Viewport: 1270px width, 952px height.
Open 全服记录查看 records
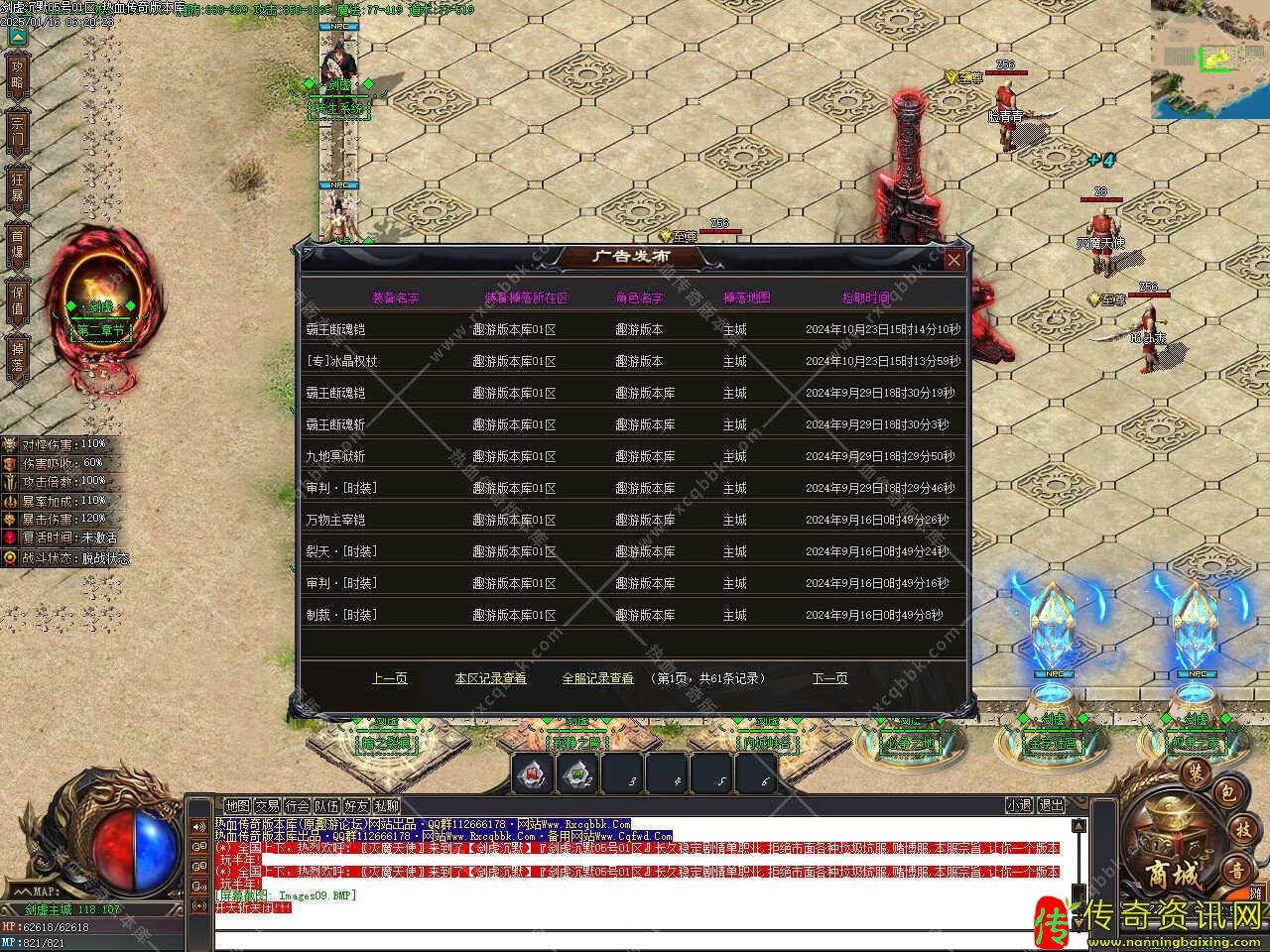[597, 678]
